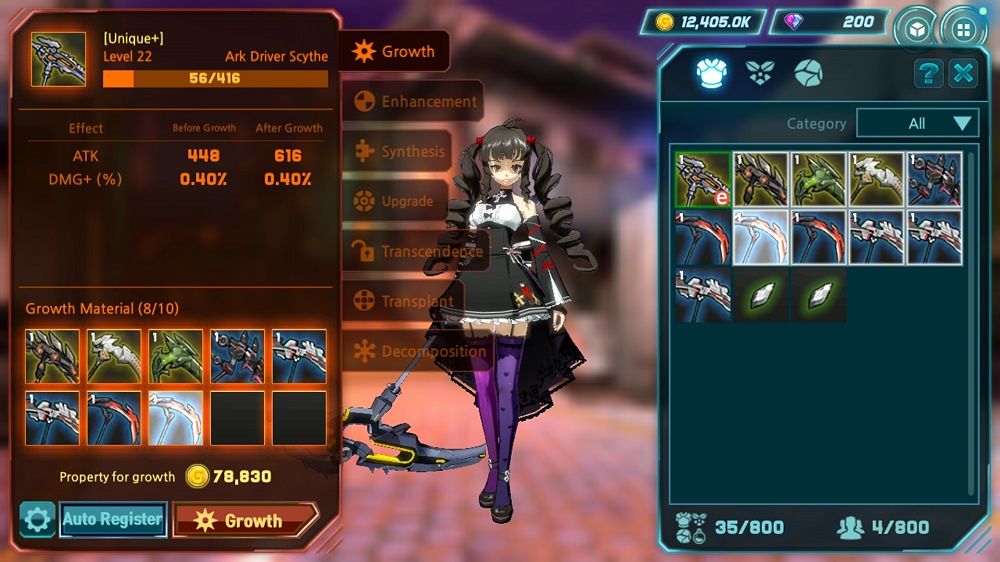Switch to the Decomposition tab
The image size is (1000, 562).
tap(420, 351)
